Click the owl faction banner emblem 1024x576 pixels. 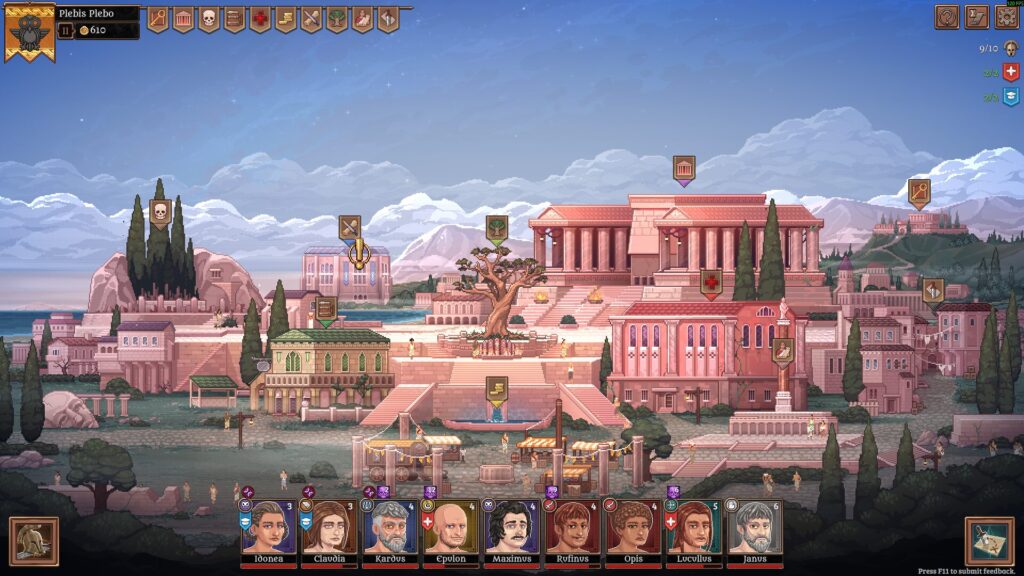29,30
